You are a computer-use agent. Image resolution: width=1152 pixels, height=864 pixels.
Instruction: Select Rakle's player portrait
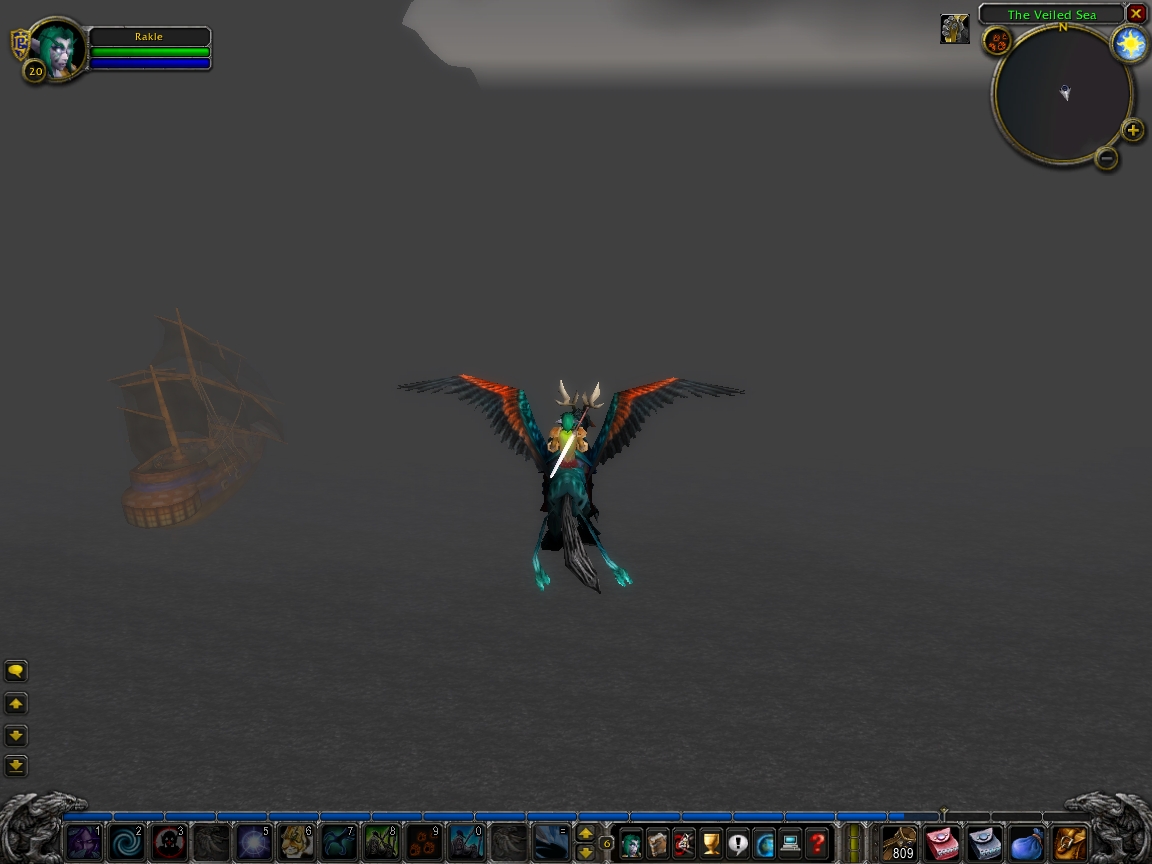point(58,48)
